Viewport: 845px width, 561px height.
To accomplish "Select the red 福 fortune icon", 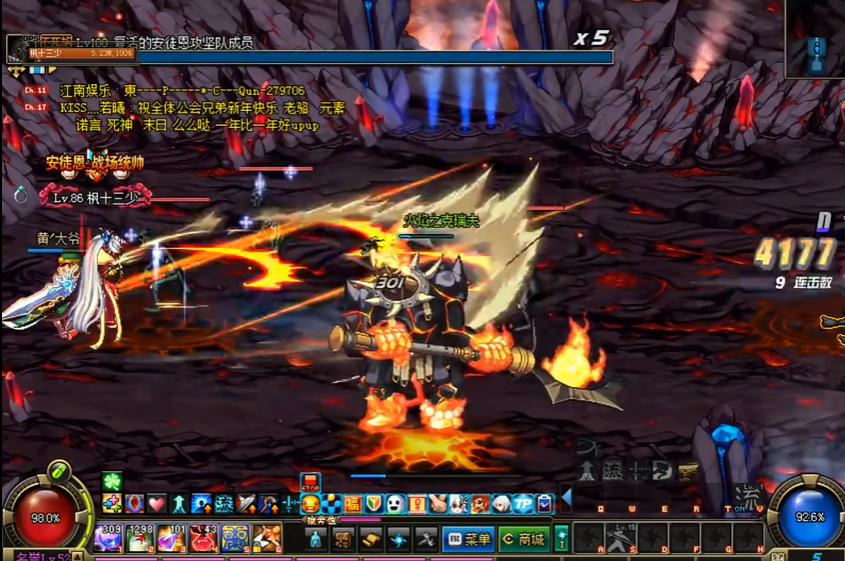I will pyautogui.click(x=352, y=504).
